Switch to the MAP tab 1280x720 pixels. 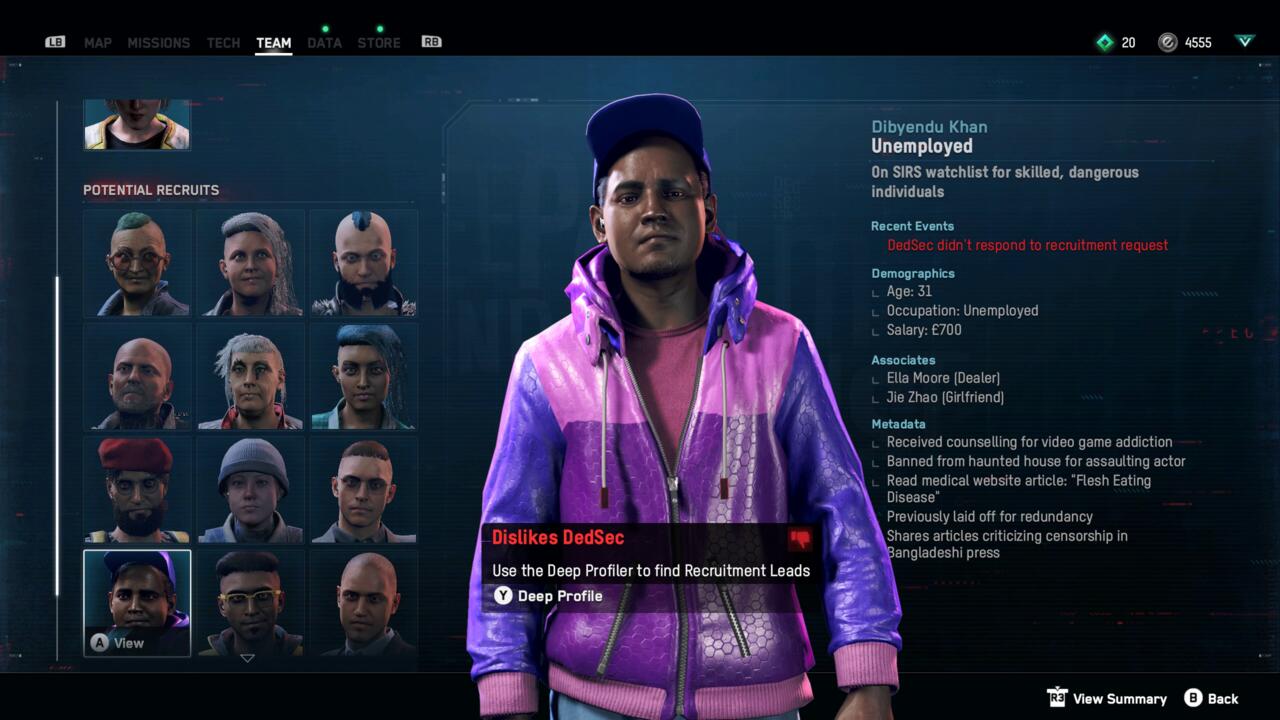pos(97,42)
